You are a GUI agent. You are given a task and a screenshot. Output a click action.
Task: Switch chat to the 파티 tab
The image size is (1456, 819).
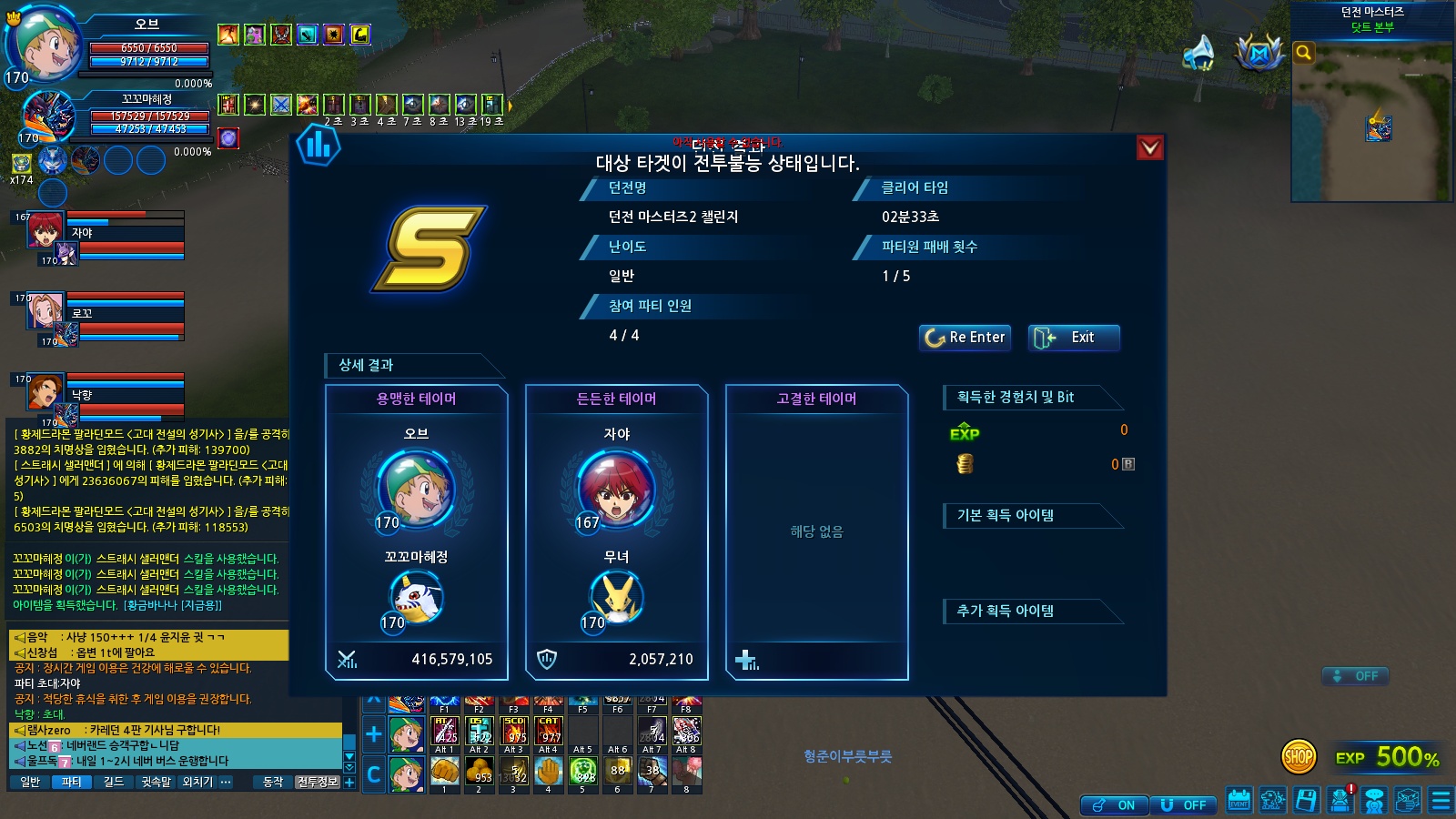tap(71, 782)
